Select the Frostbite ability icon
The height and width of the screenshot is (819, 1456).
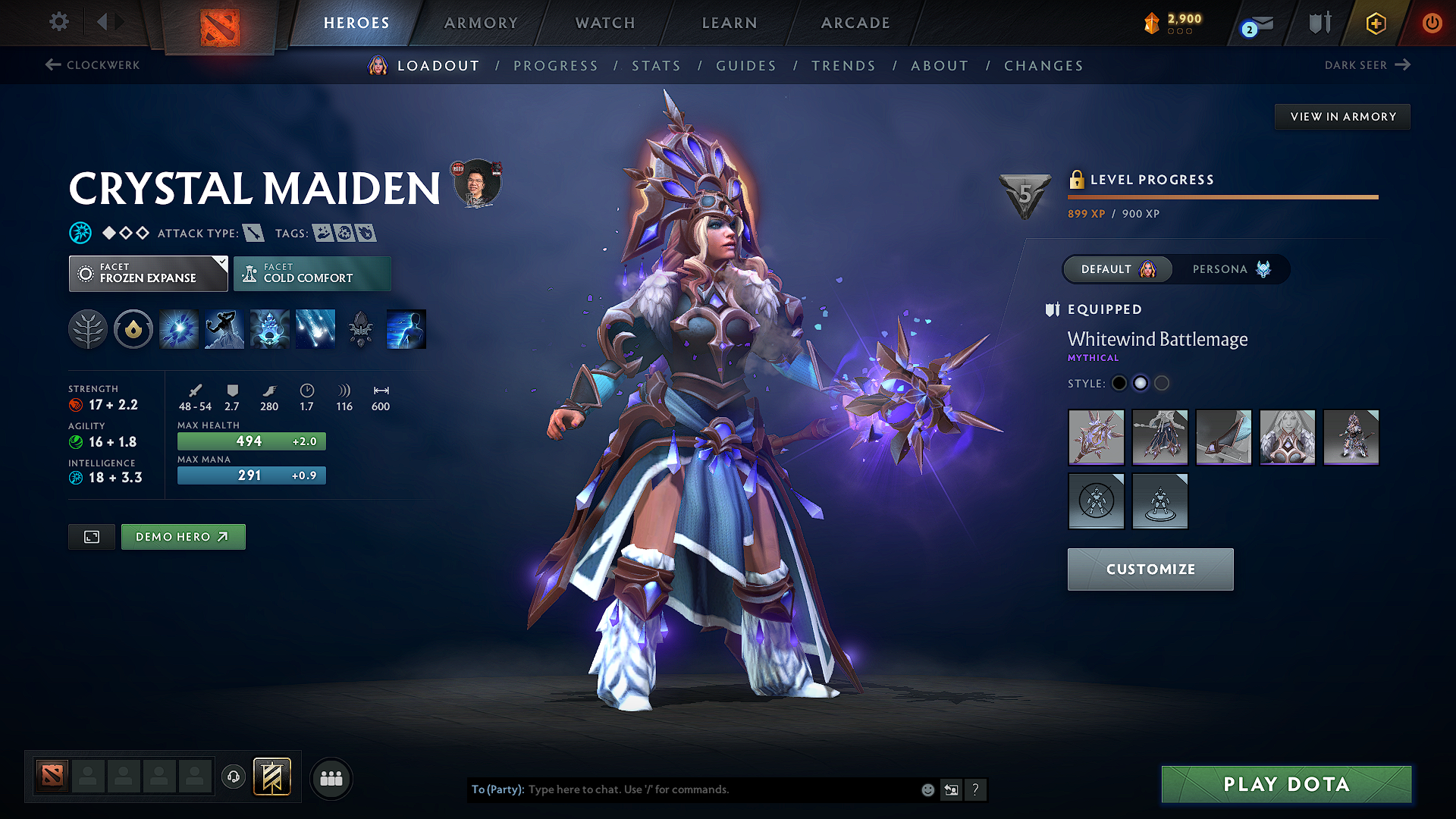[224, 328]
